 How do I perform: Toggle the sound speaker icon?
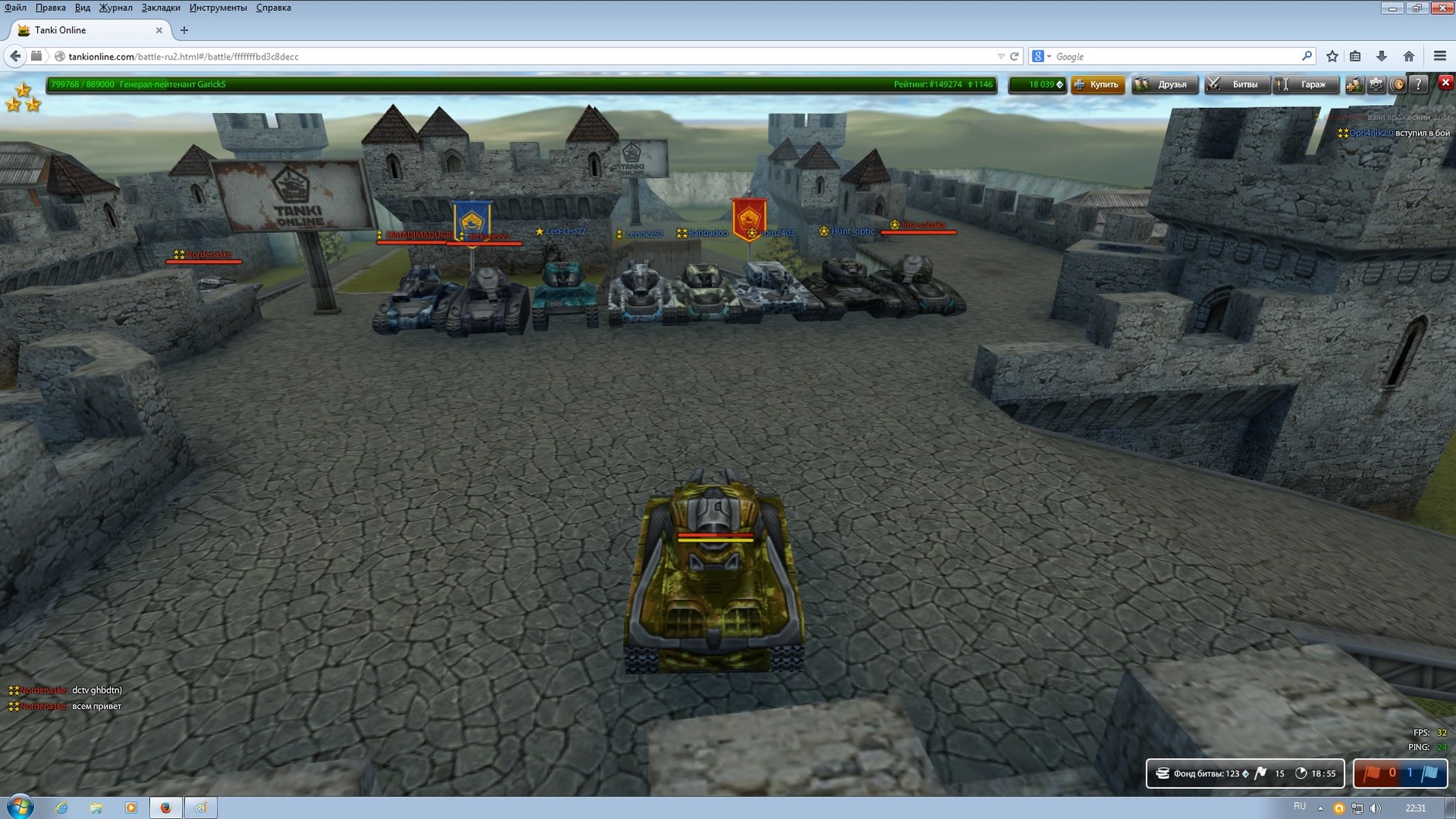[1398, 84]
